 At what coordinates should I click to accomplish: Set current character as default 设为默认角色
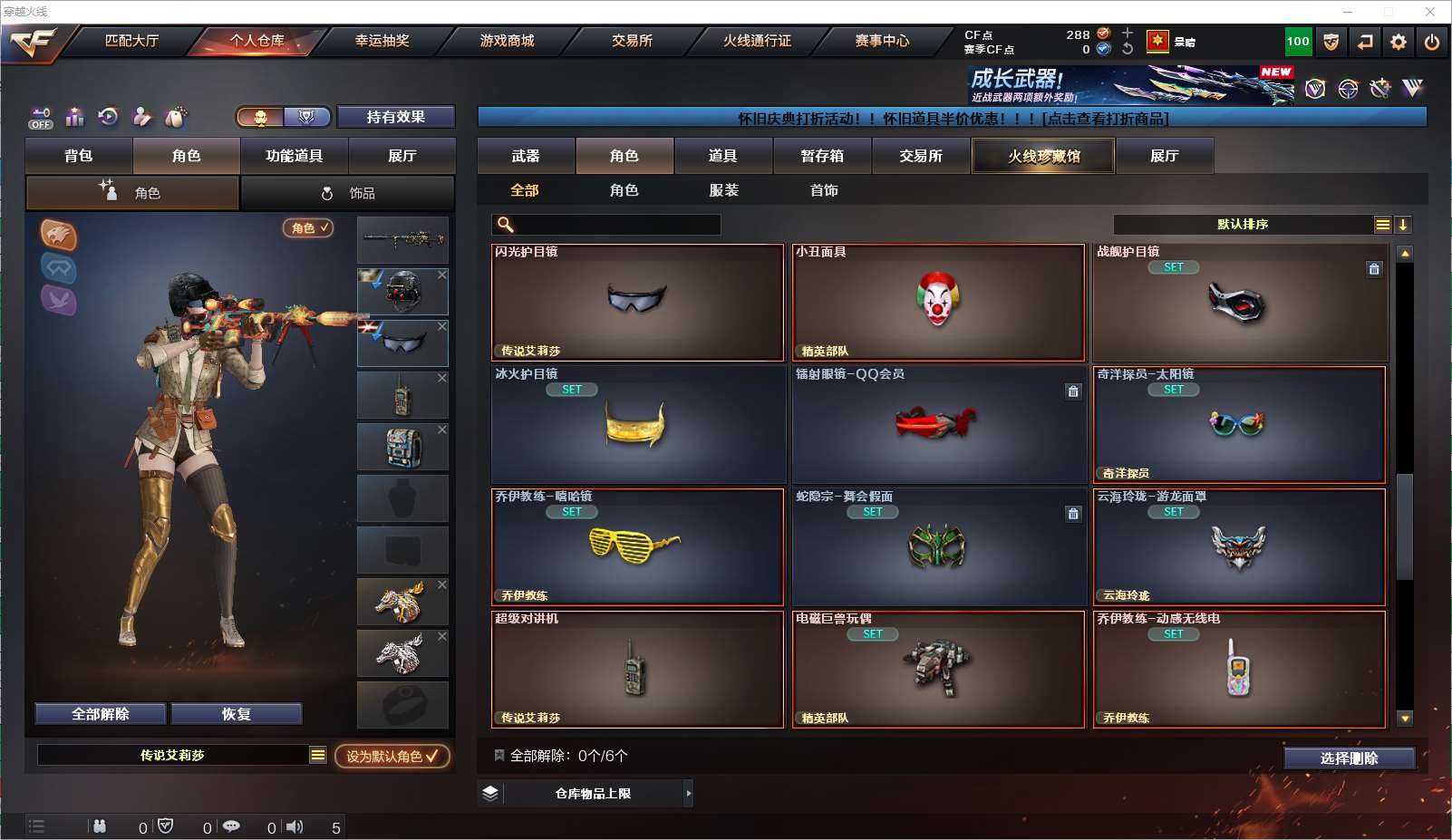coord(392,756)
